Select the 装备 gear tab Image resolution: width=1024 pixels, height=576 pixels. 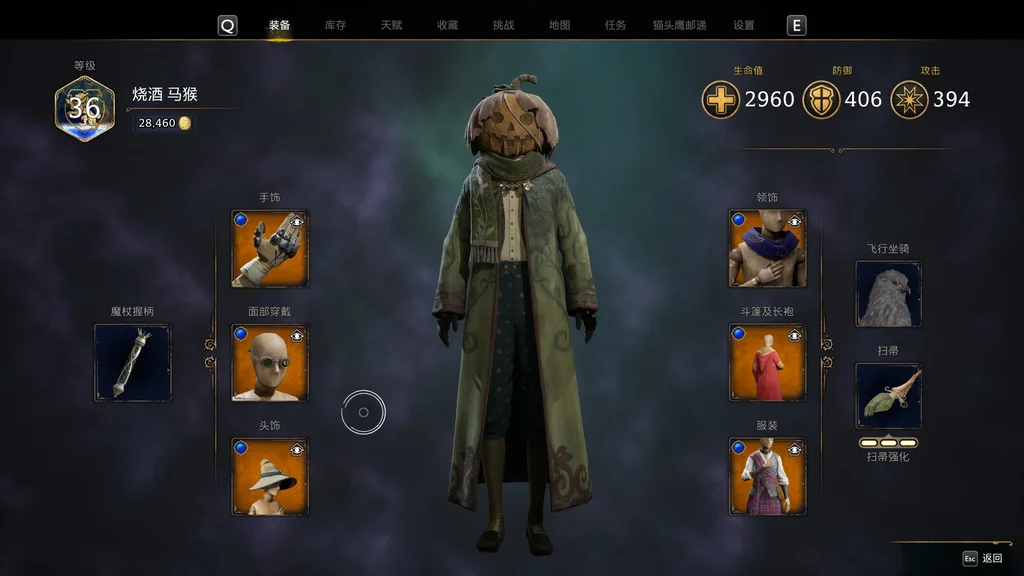pos(279,25)
